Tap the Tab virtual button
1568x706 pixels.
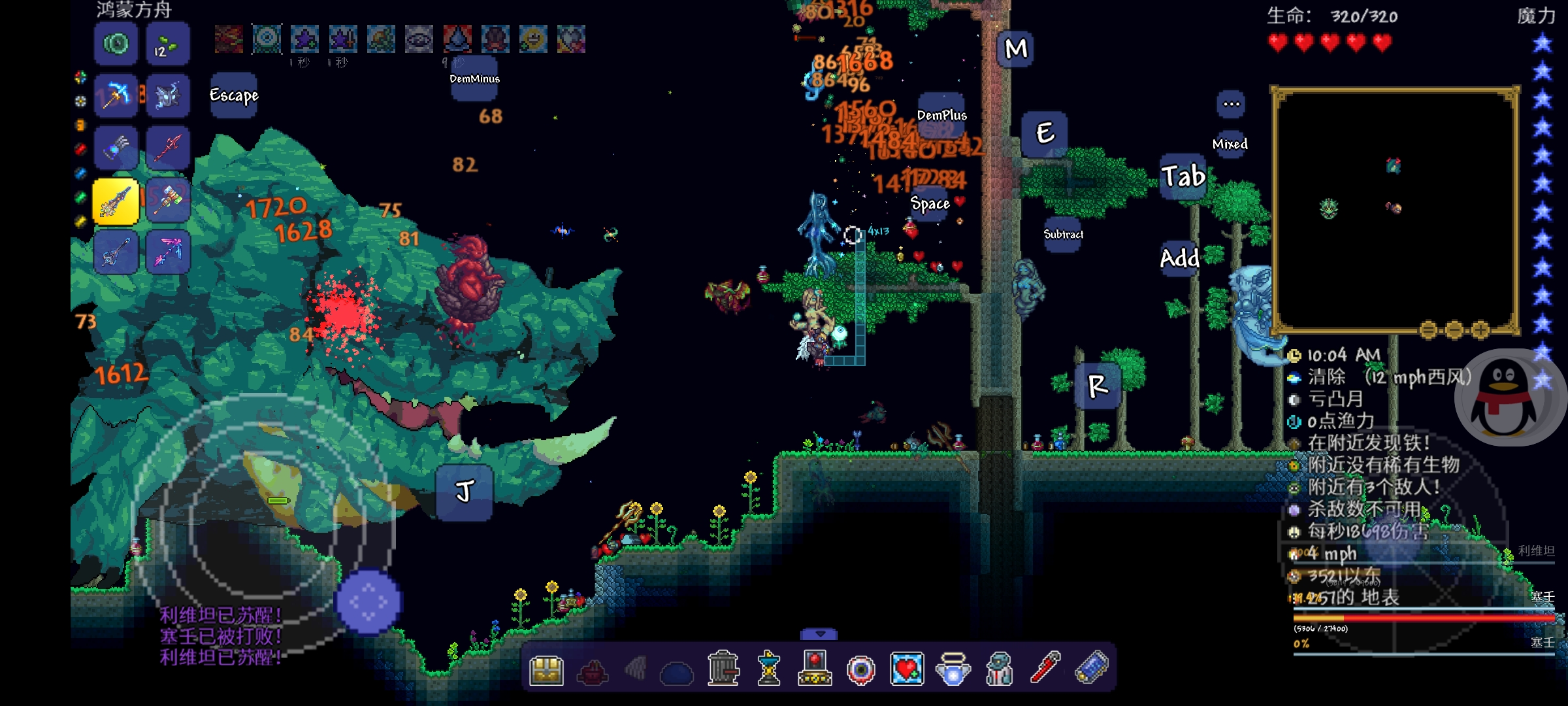(1183, 176)
